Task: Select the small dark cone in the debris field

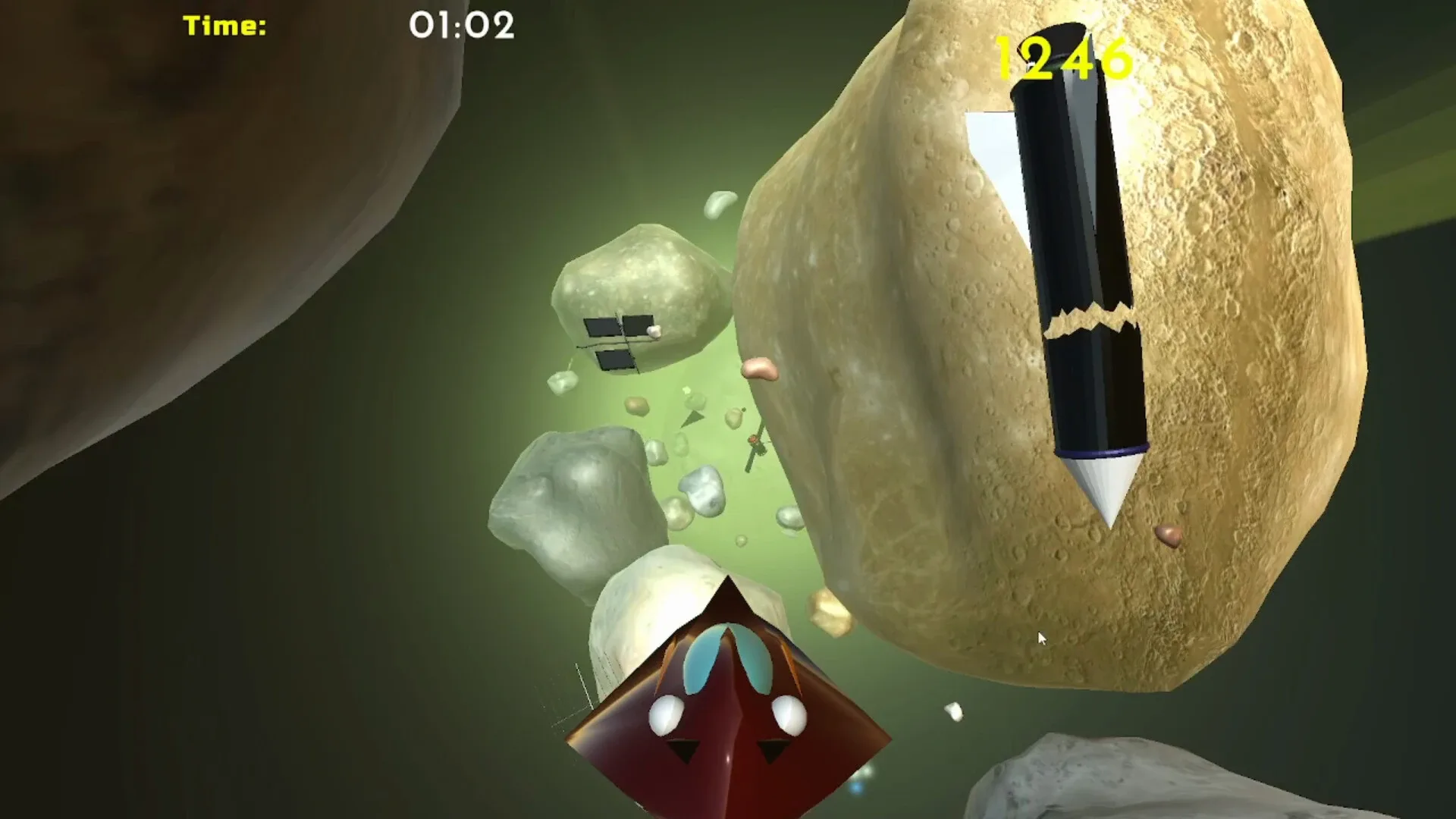Action: click(x=694, y=416)
